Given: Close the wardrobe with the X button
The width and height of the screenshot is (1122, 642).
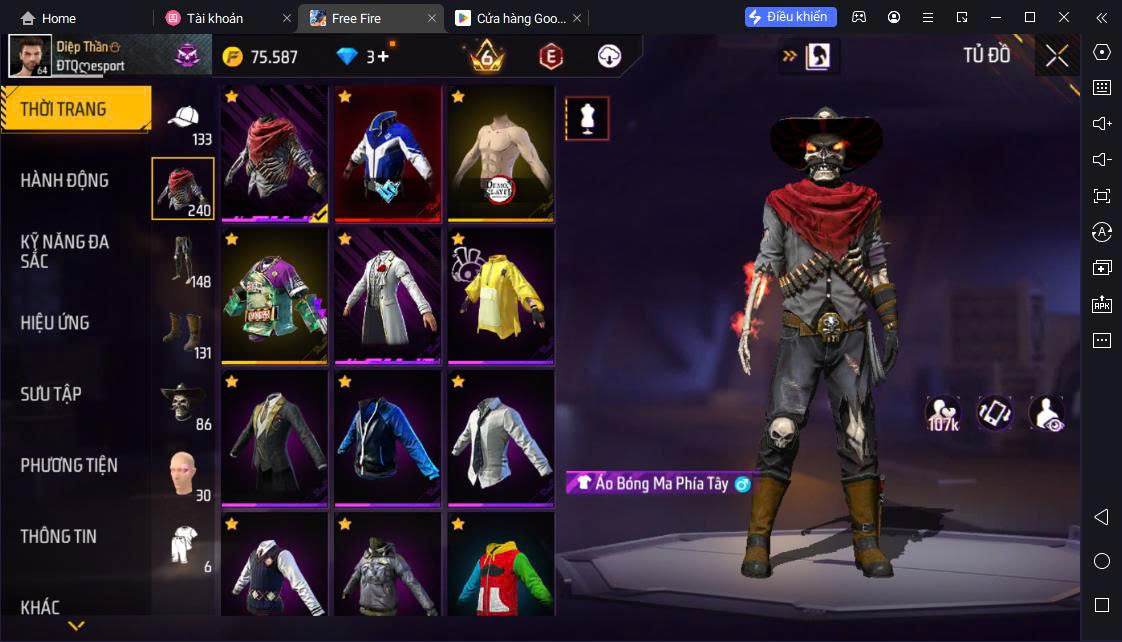Looking at the screenshot, I should [x=1057, y=56].
